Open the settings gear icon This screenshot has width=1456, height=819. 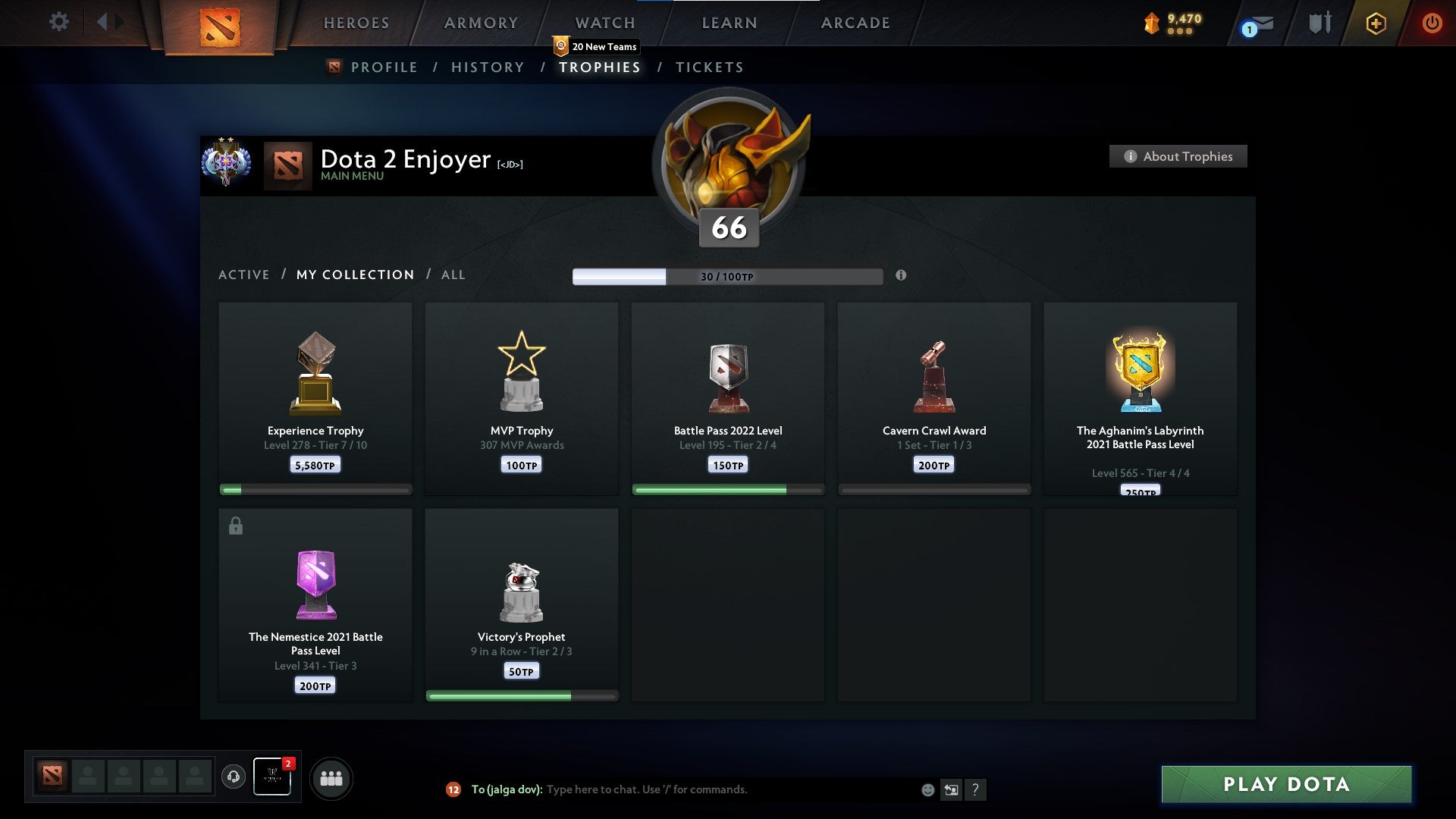pos(58,22)
